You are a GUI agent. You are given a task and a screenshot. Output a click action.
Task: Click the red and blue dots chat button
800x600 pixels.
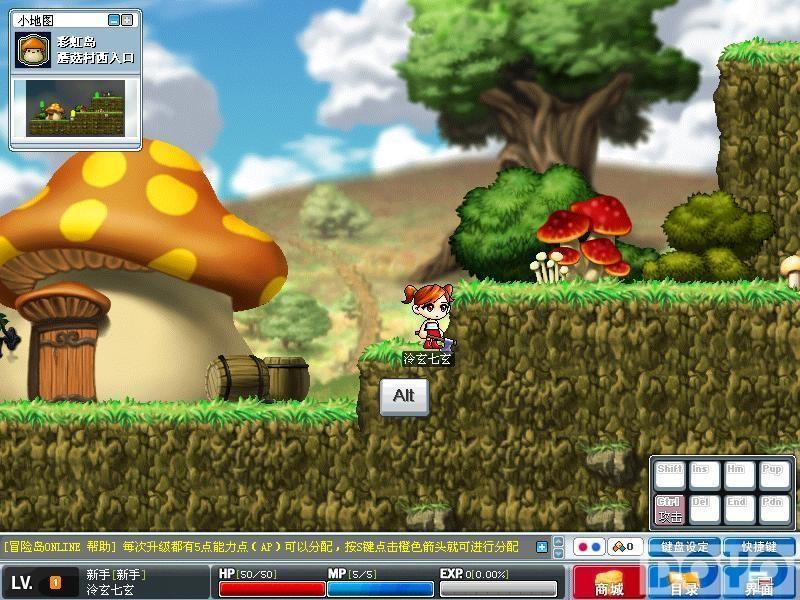(590, 547)
